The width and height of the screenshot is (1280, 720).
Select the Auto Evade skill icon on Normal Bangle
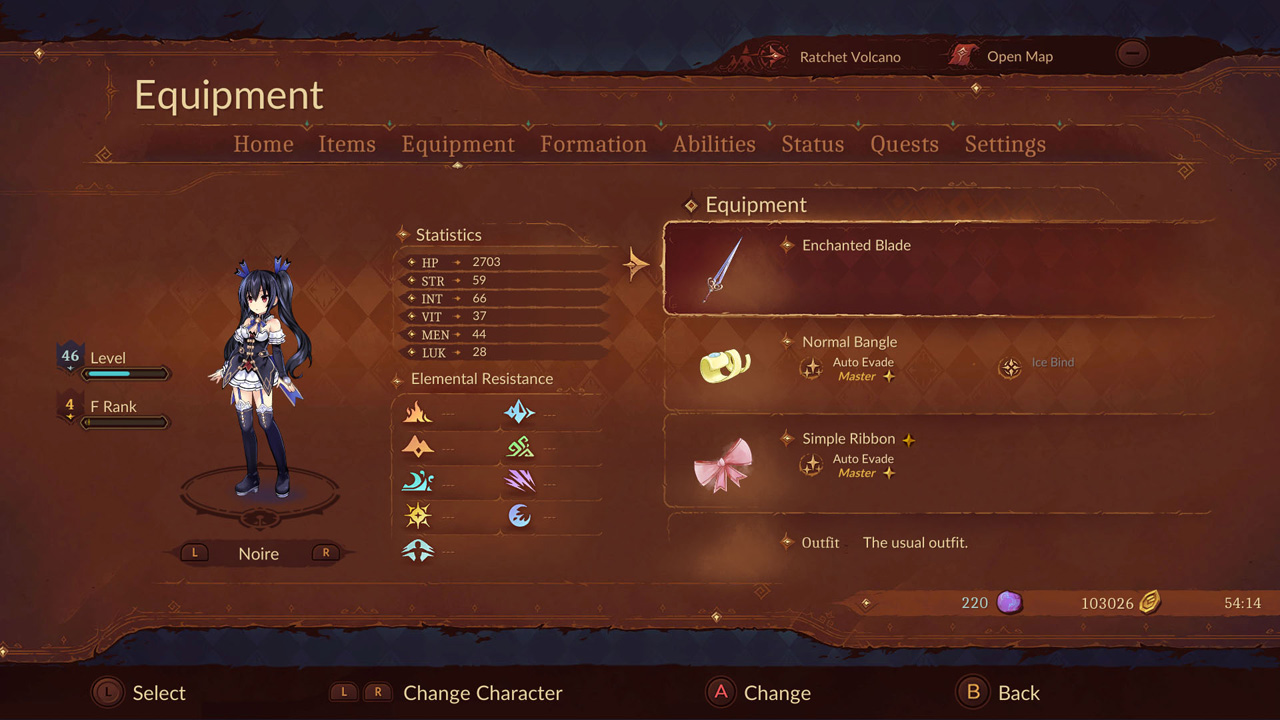point(812,368)
